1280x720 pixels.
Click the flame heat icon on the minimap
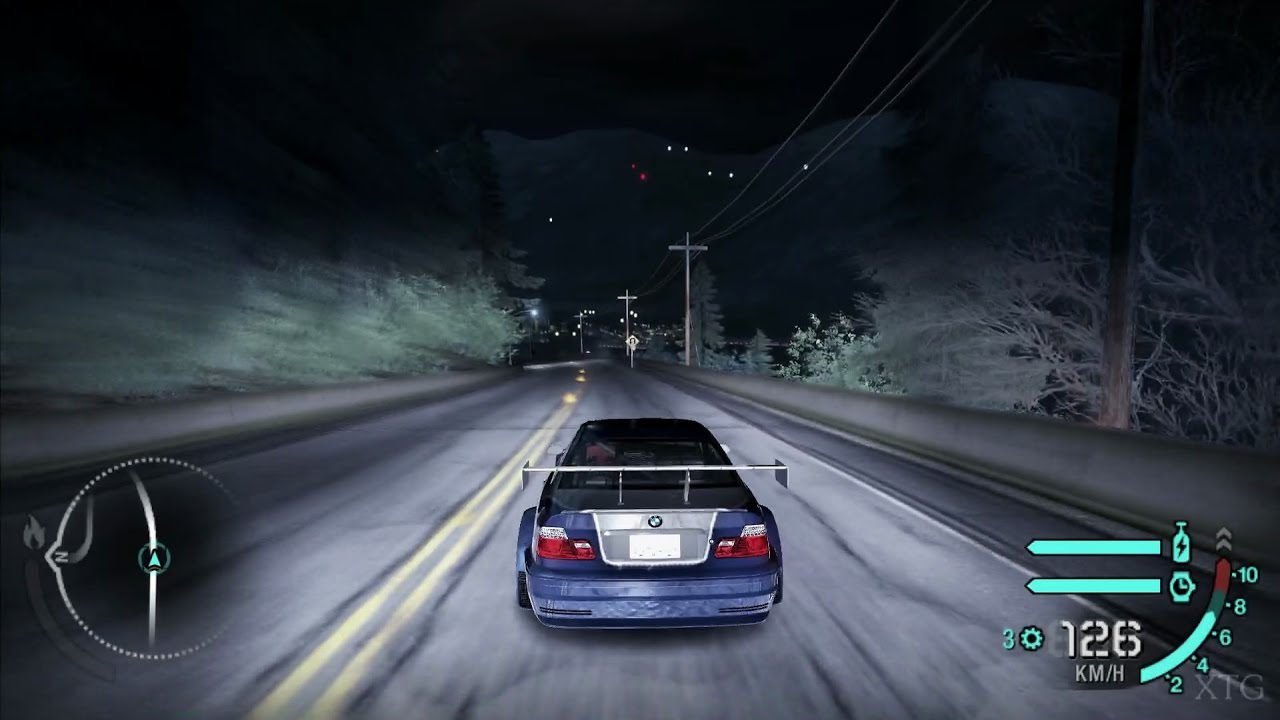35,533
